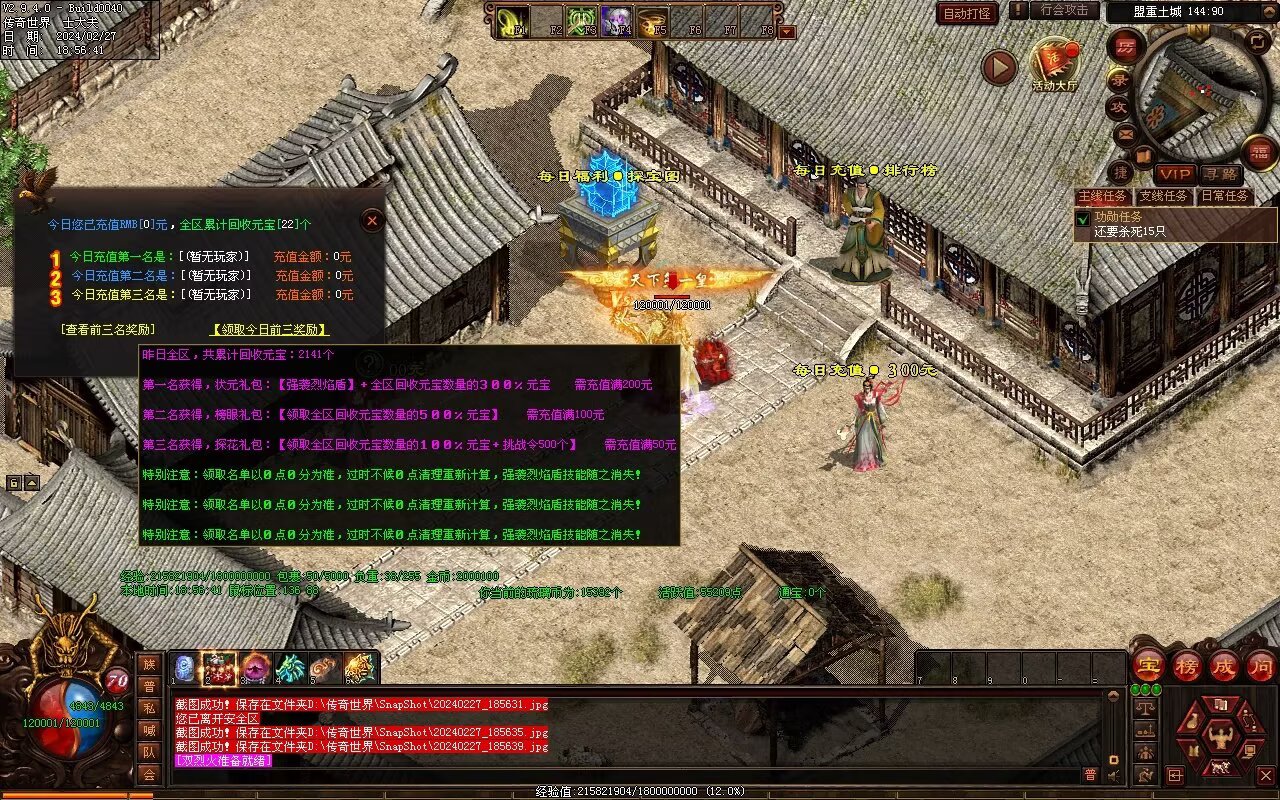Switch to the 支线任务 side quest tab
The width and height of the screenshot is (1280, 800).
point(1163,196)
